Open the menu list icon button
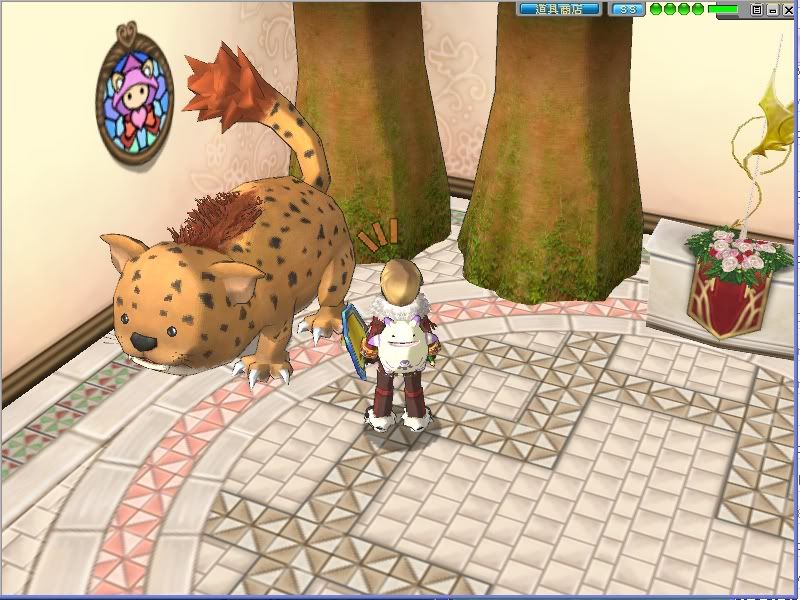 [757, 9]
